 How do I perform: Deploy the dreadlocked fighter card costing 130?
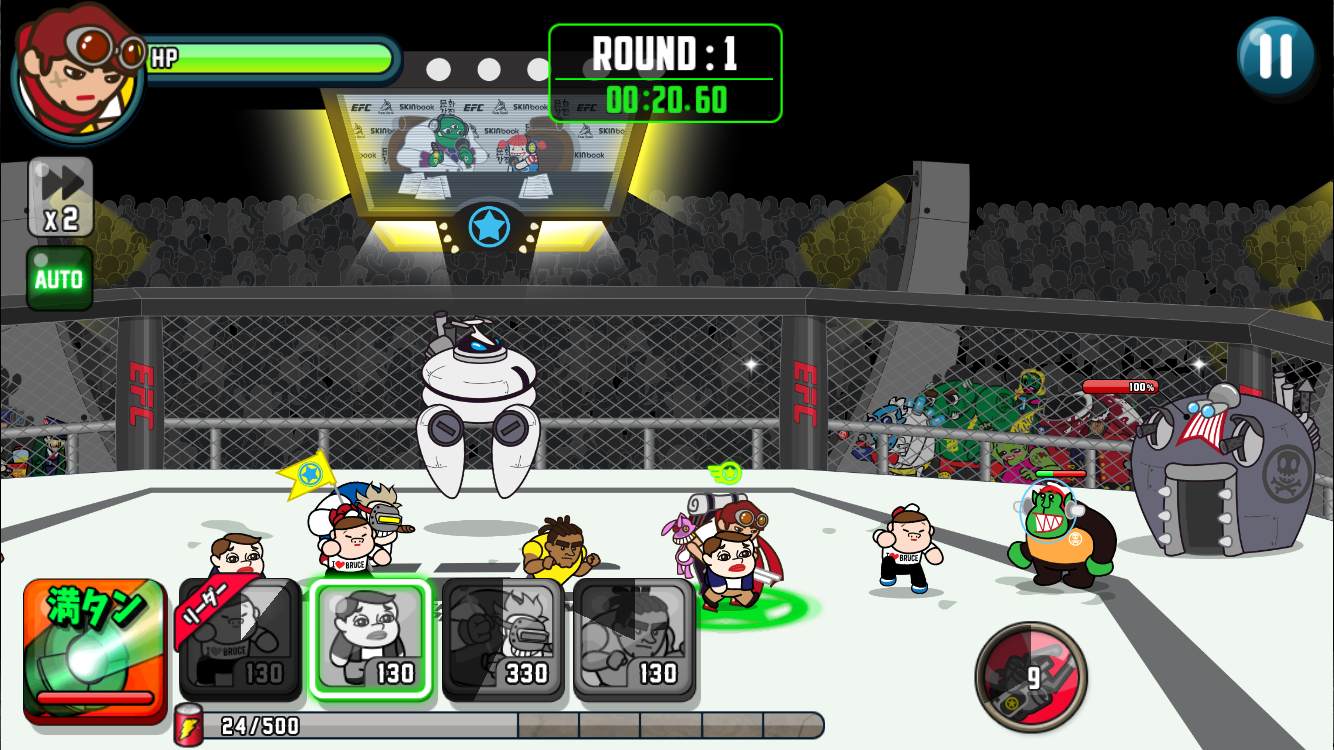point(634,640)
